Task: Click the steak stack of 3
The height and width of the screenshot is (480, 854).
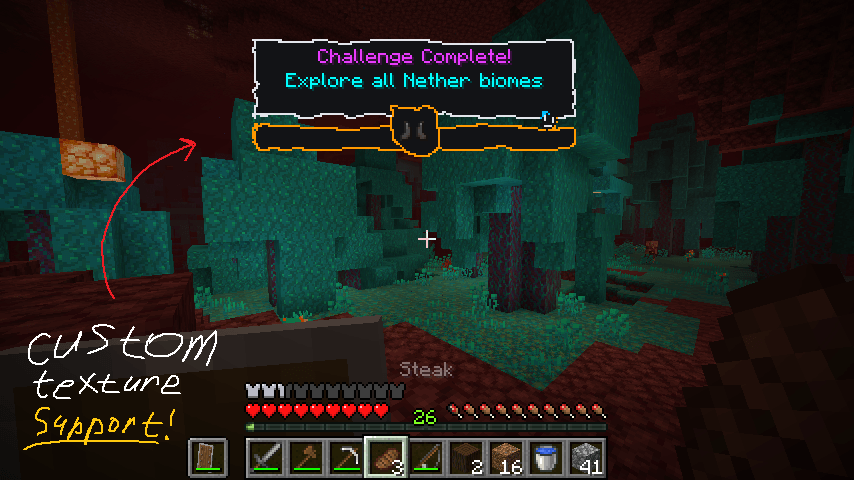Action: point(386,458)
